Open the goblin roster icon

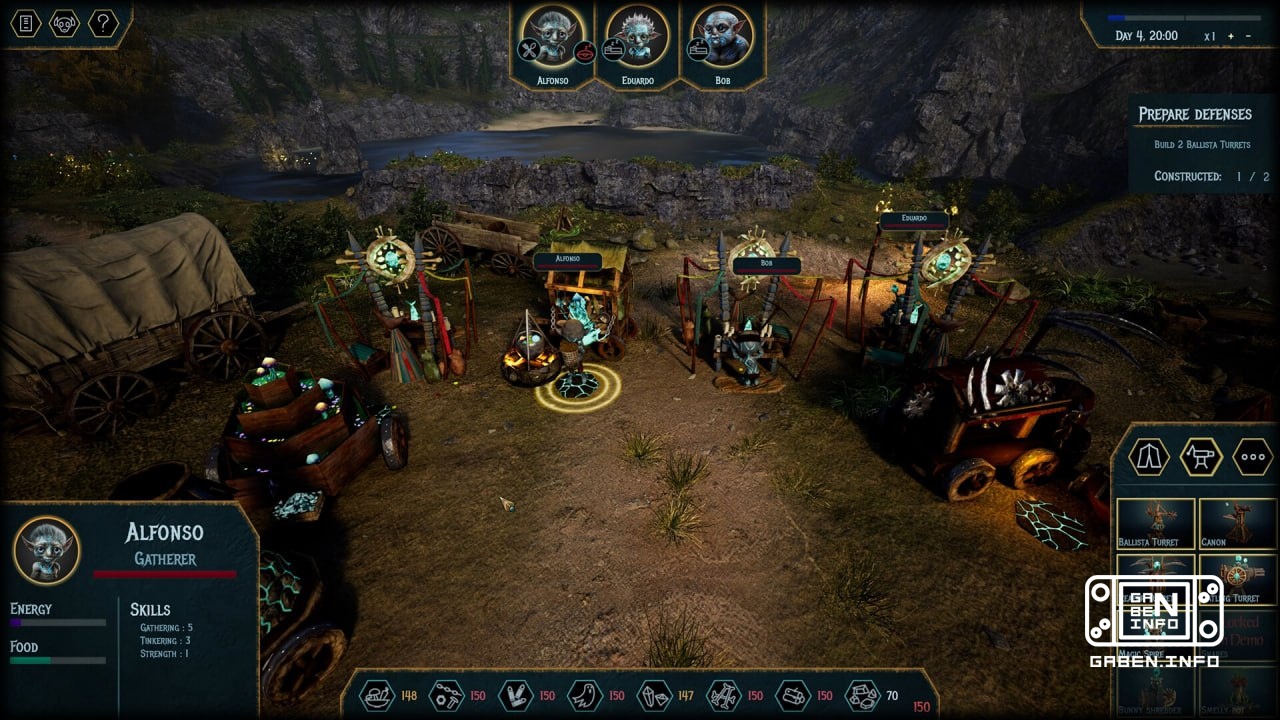[65, 23]
